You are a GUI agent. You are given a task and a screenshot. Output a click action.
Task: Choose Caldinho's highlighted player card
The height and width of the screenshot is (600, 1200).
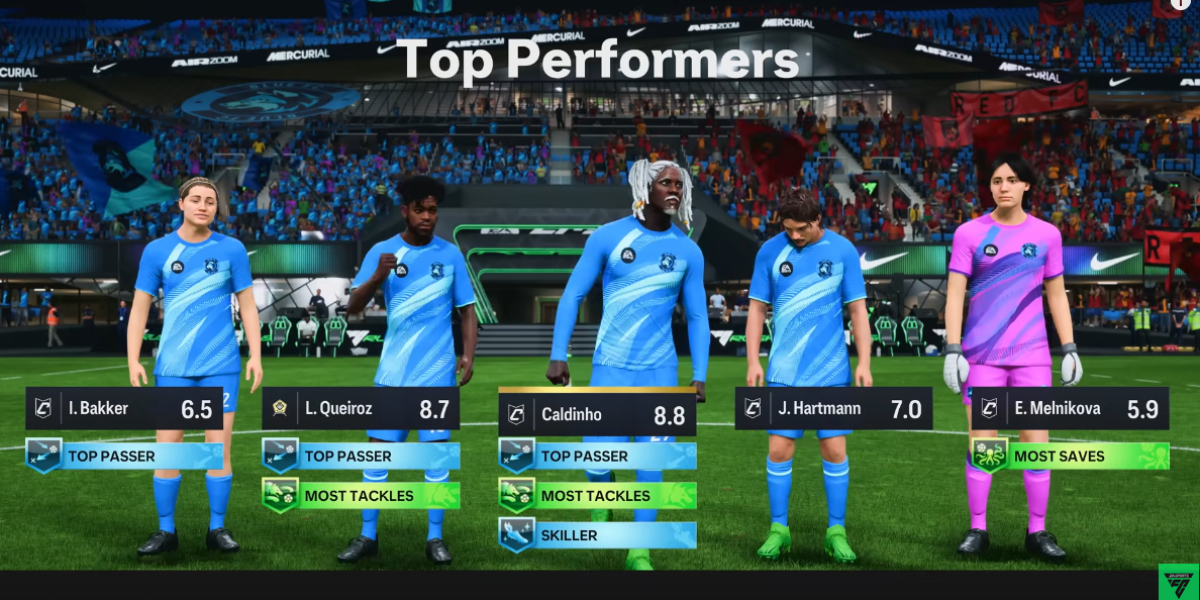[597, 414]
